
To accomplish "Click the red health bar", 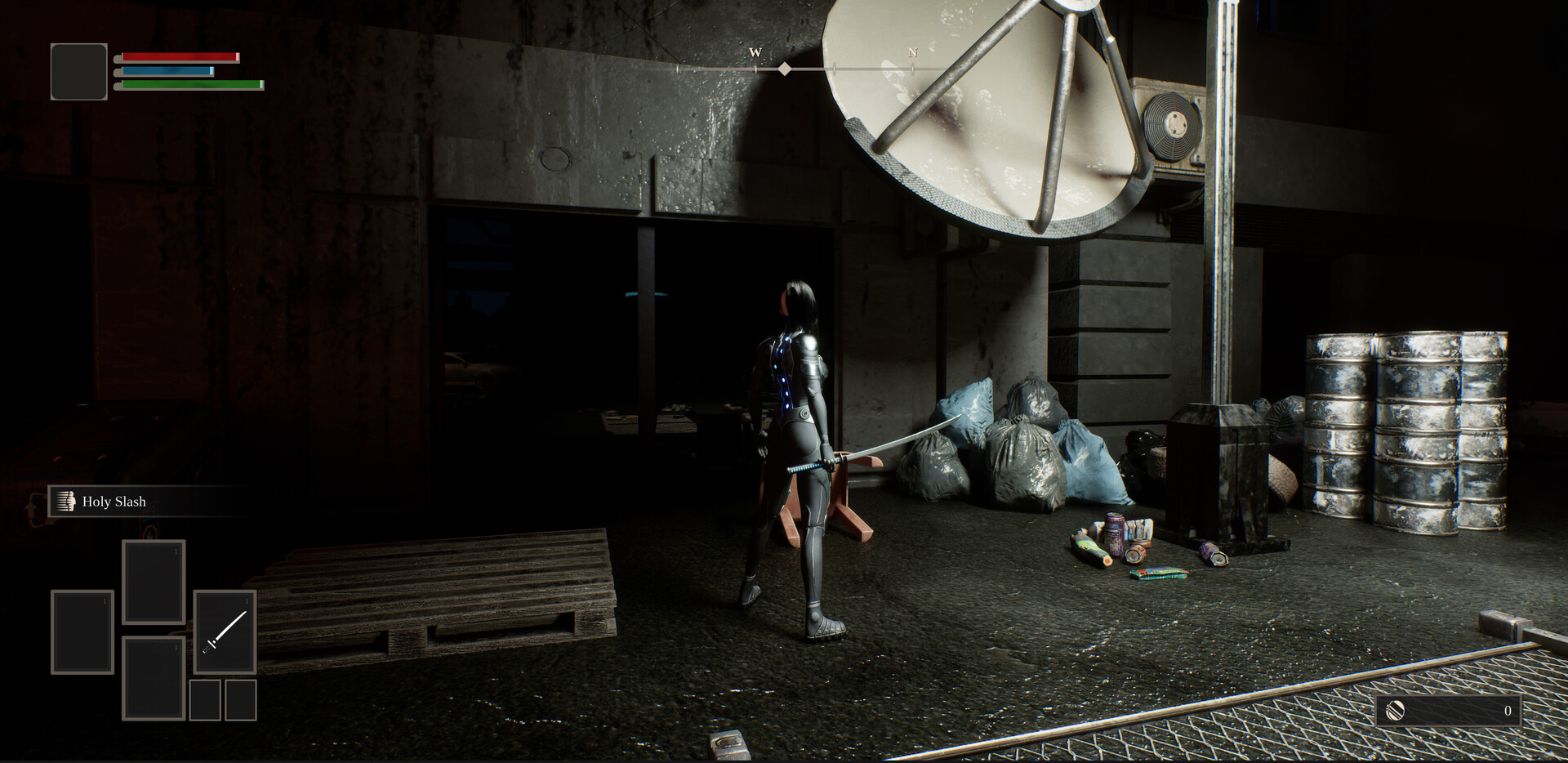I will point(178,56).
